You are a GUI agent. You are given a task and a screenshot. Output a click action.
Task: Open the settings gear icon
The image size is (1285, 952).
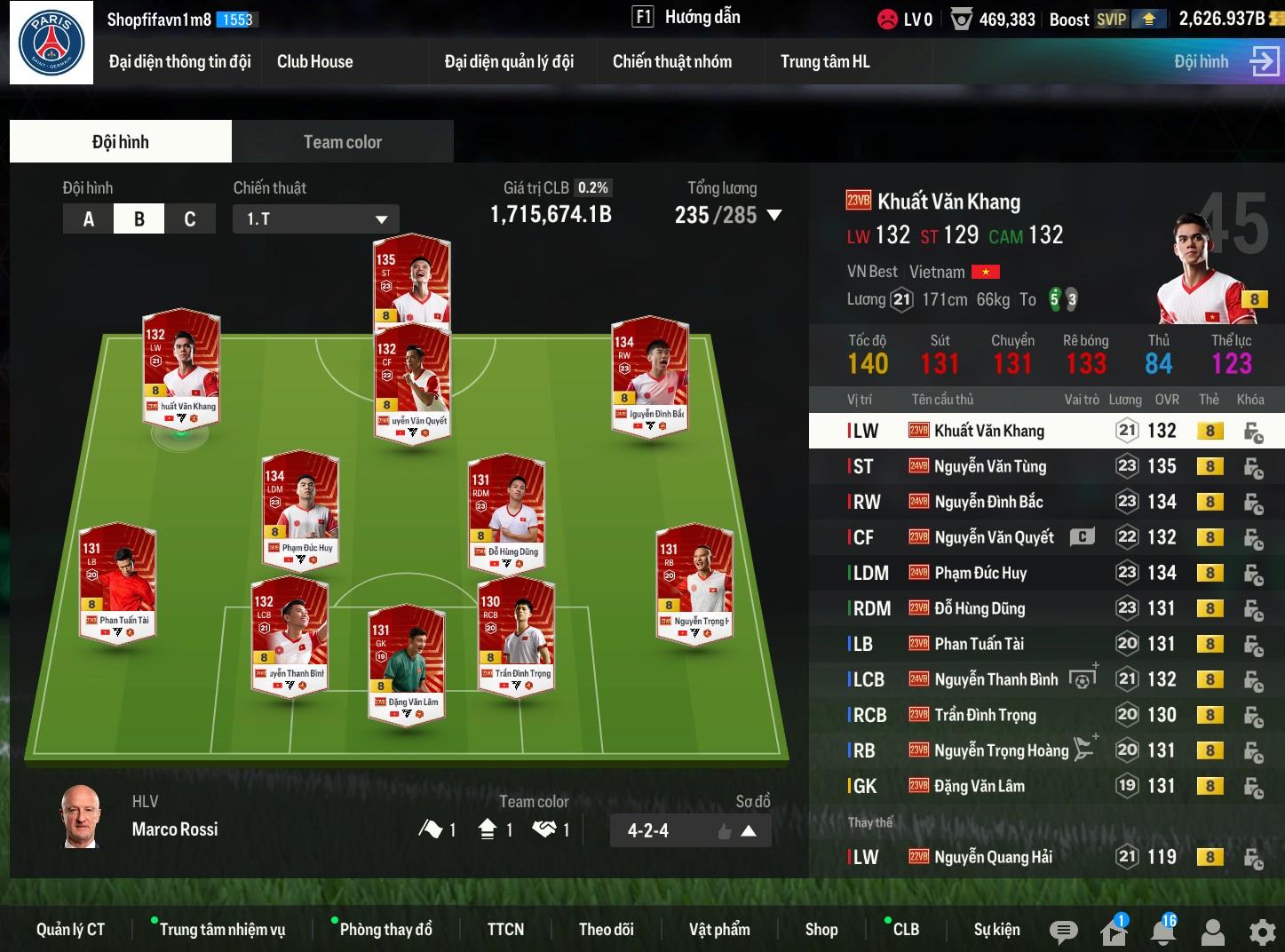click(1262, 932)
